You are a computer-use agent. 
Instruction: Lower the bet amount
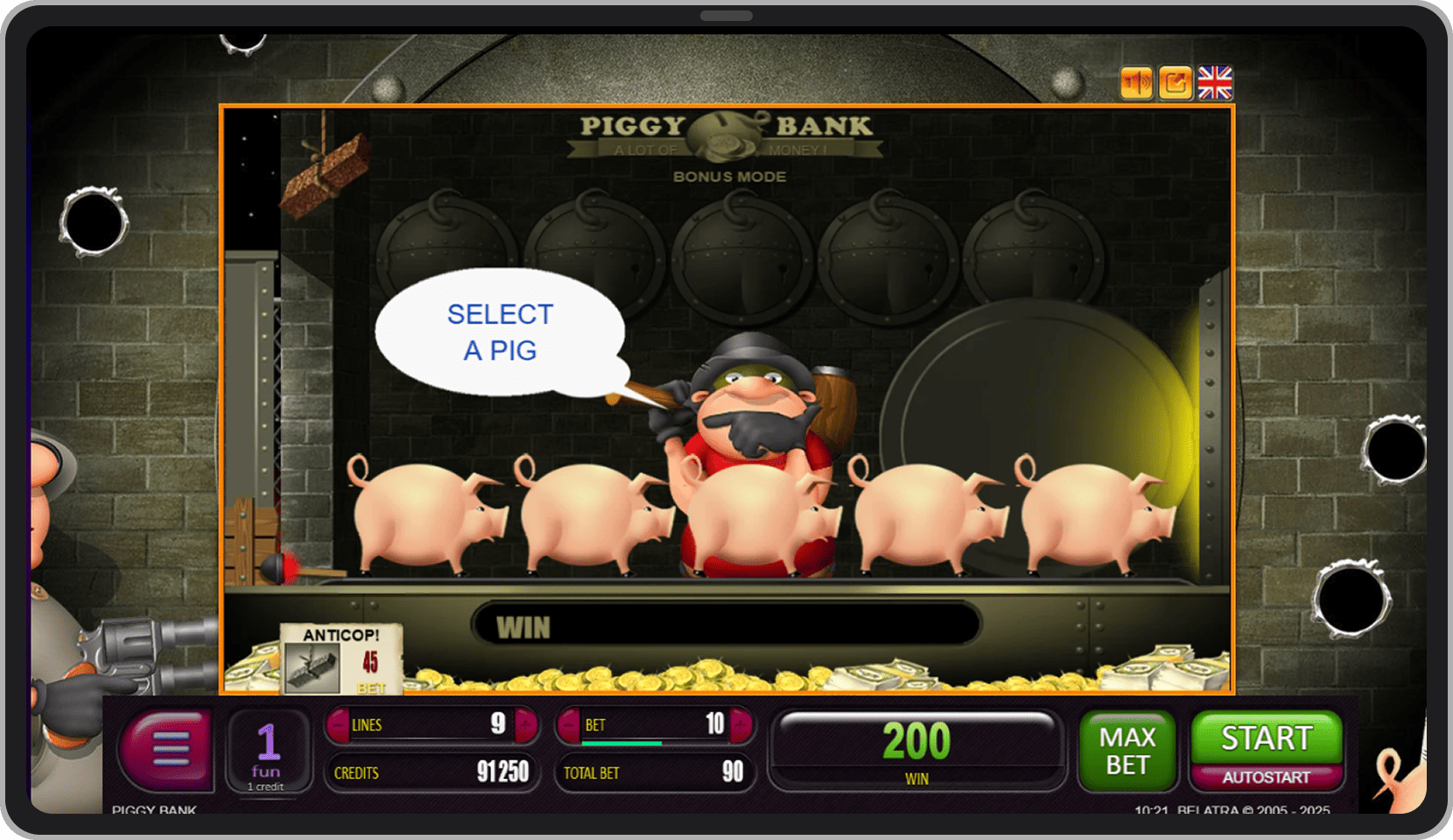[x=569, y=724]
